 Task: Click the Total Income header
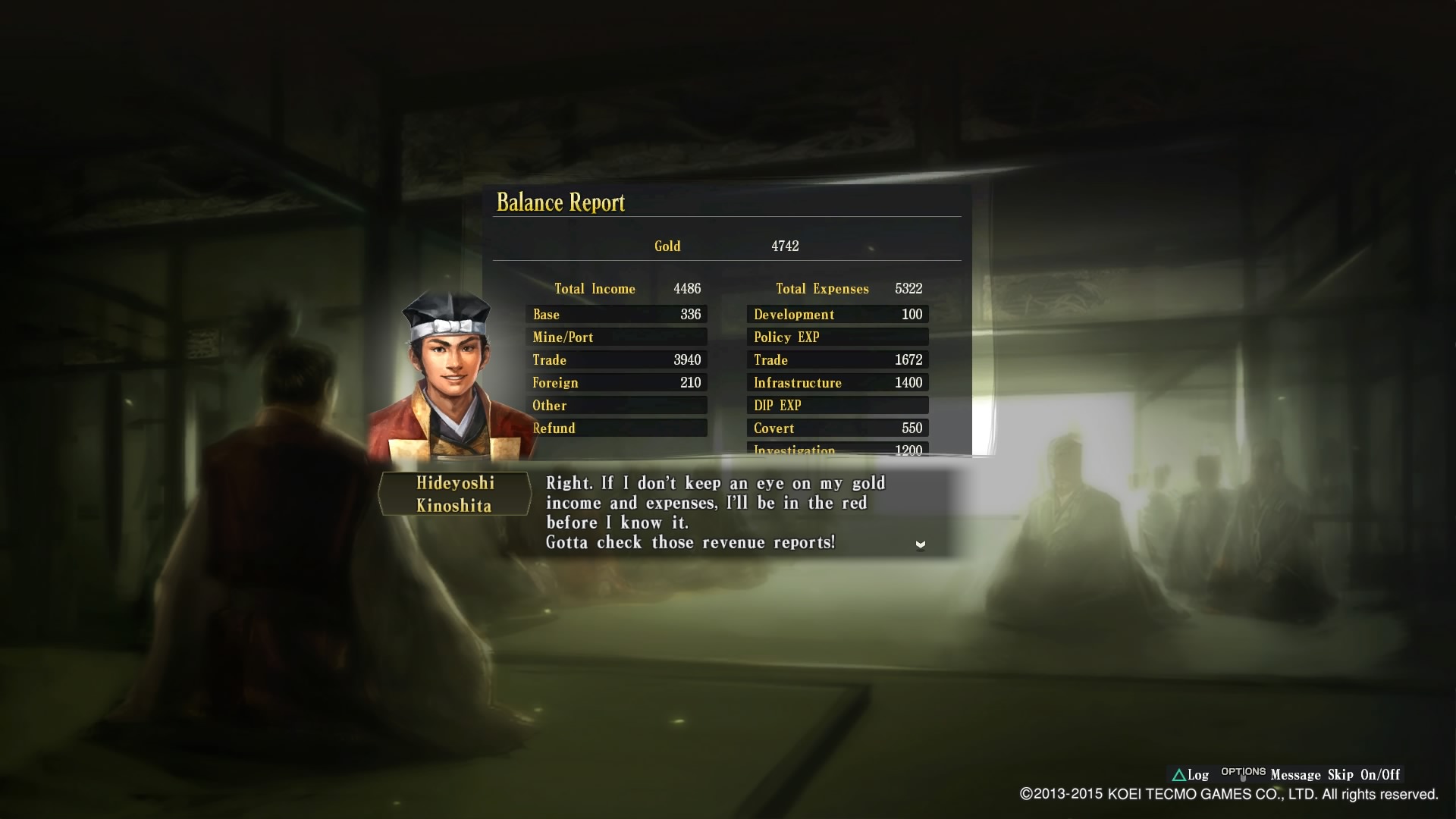coord(595,288)
